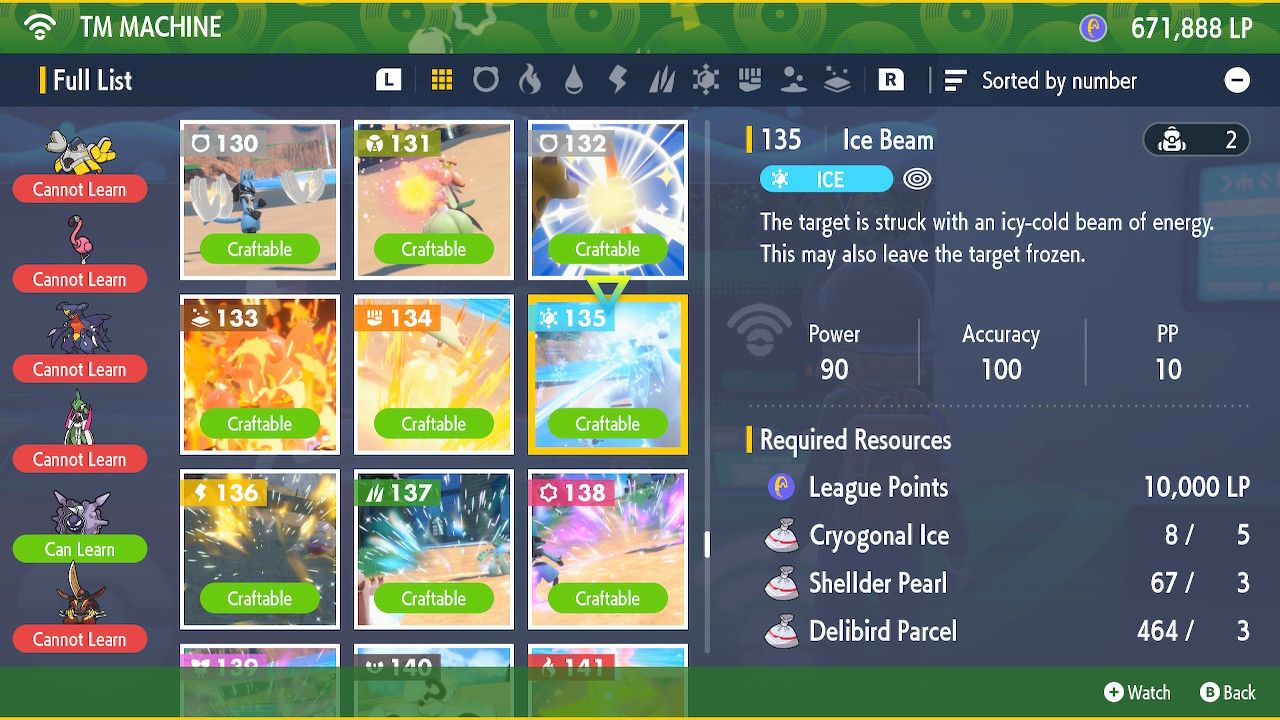Expand the ICE type badge on Ice Beam
The height and width of the screenshot is (720, 1280).
(x=828, y=179)
